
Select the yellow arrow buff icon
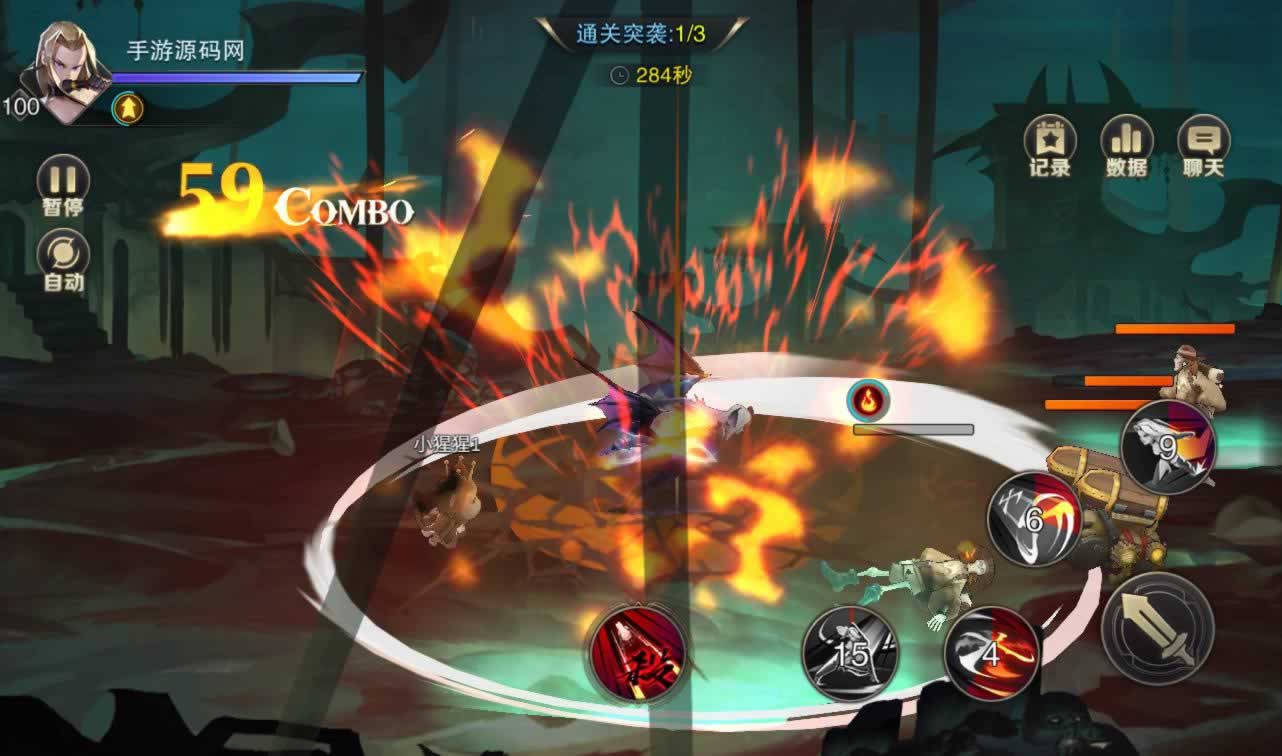128,107
